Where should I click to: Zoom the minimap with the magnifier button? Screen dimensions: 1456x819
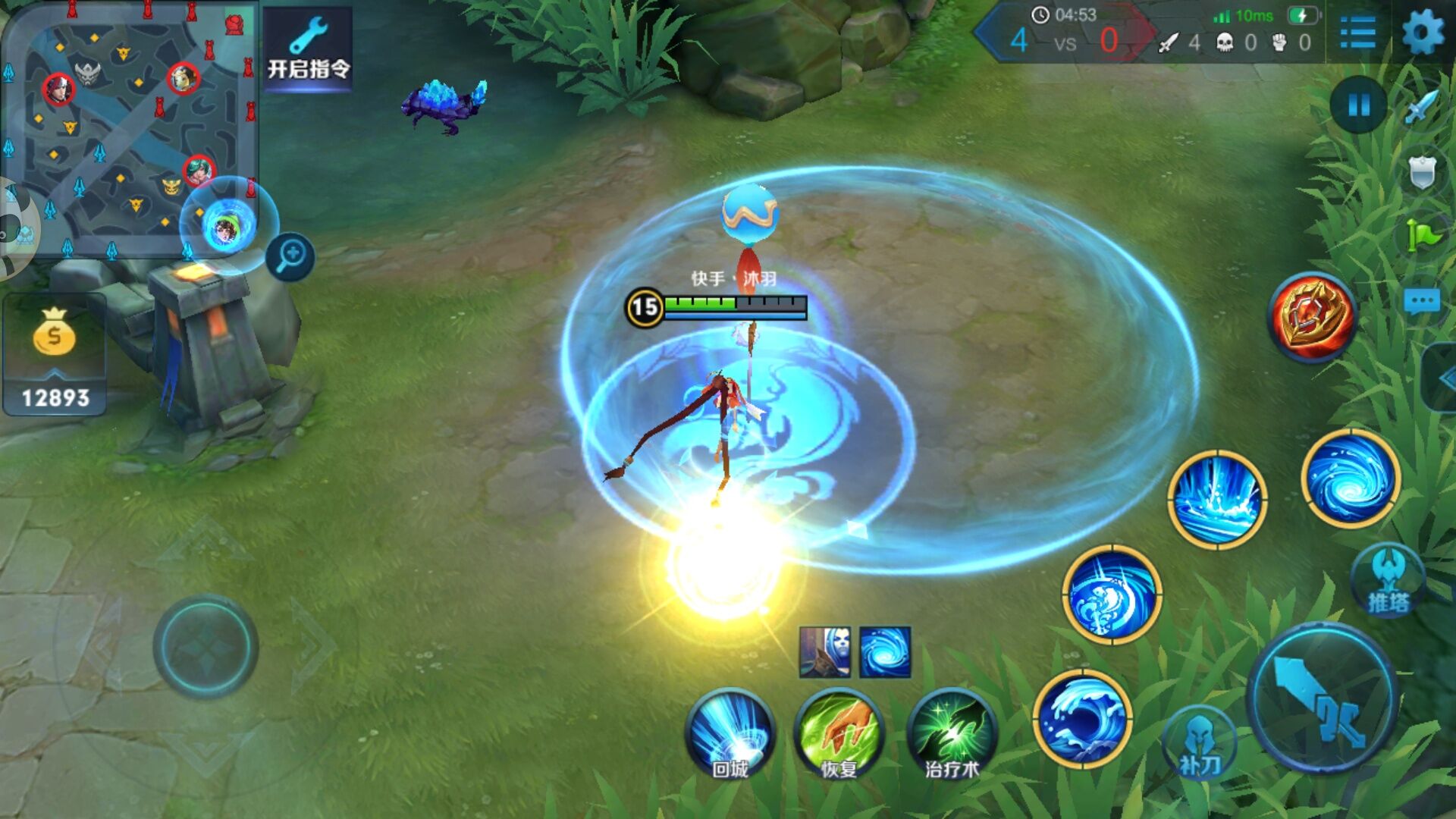(290, 257)
